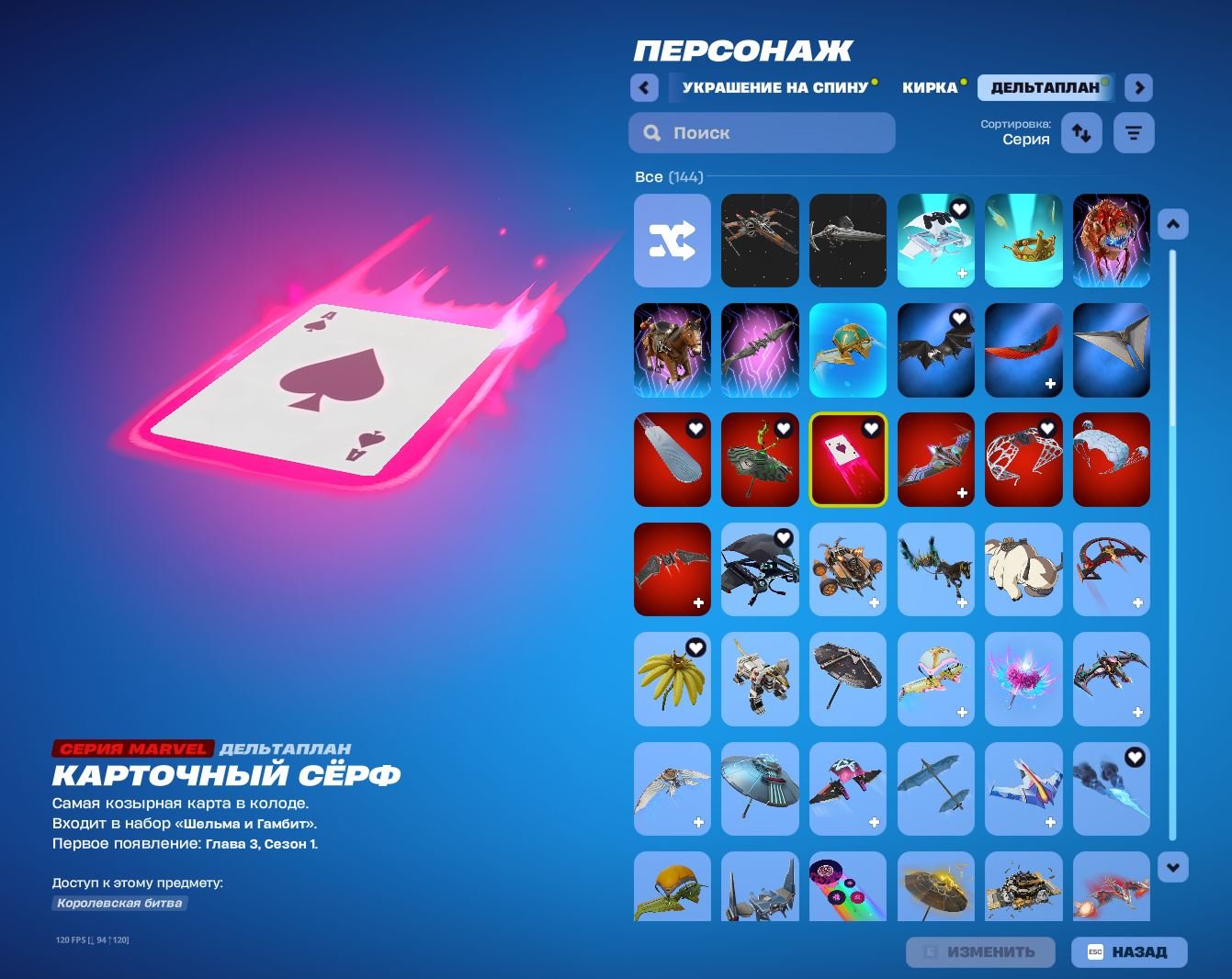Click the scroll-down chevron beside the glider grid
Image resolution: width=1232 pixels, height=979 pixels.
pos(1172,865)
